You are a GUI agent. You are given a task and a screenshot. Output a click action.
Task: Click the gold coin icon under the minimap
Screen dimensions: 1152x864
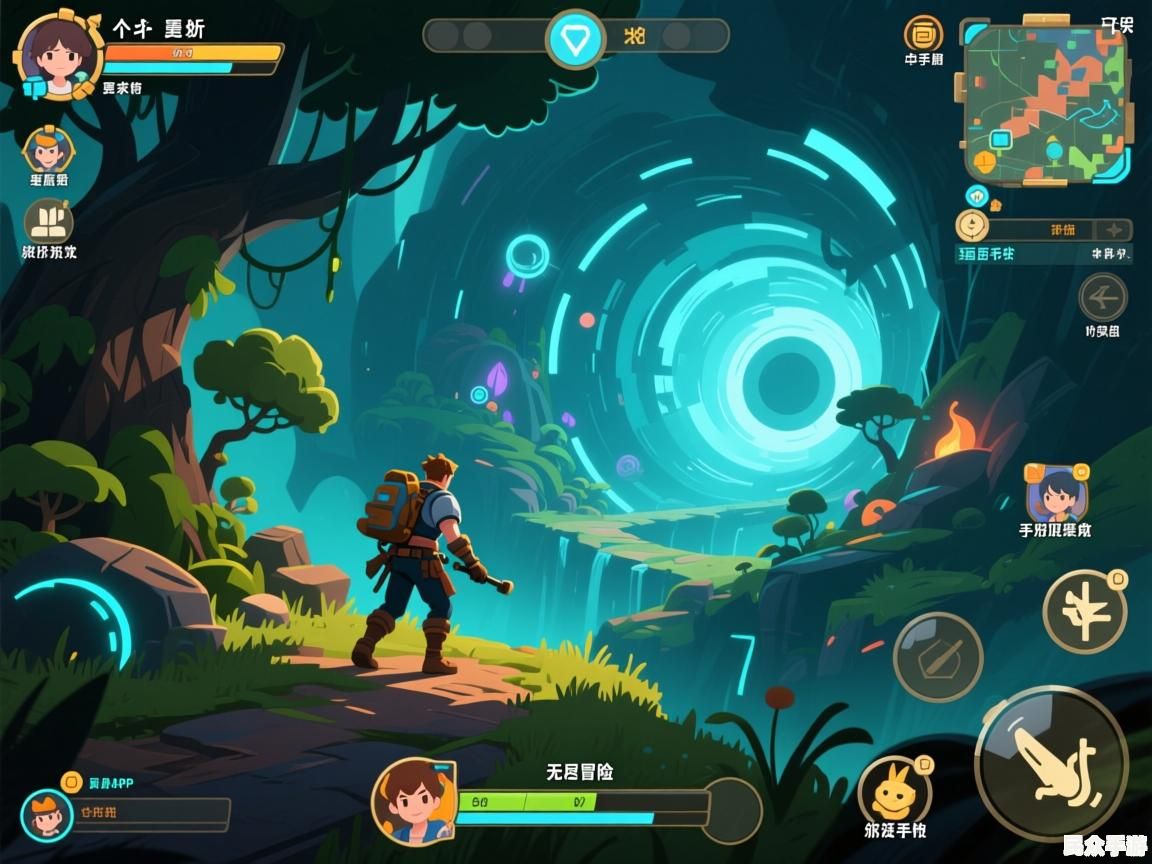tap(971, 226)
